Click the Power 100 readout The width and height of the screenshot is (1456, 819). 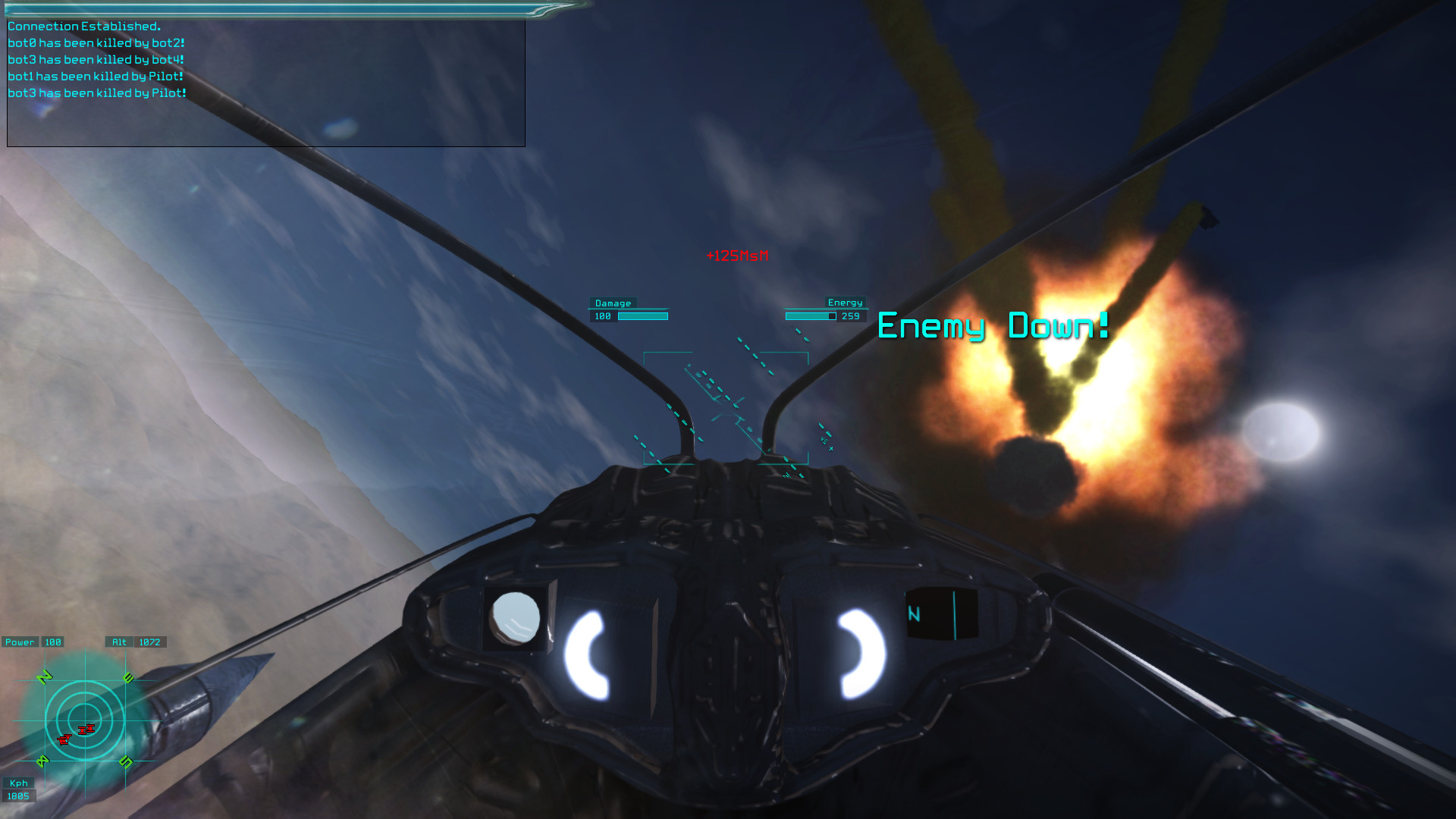pos(32,642)
